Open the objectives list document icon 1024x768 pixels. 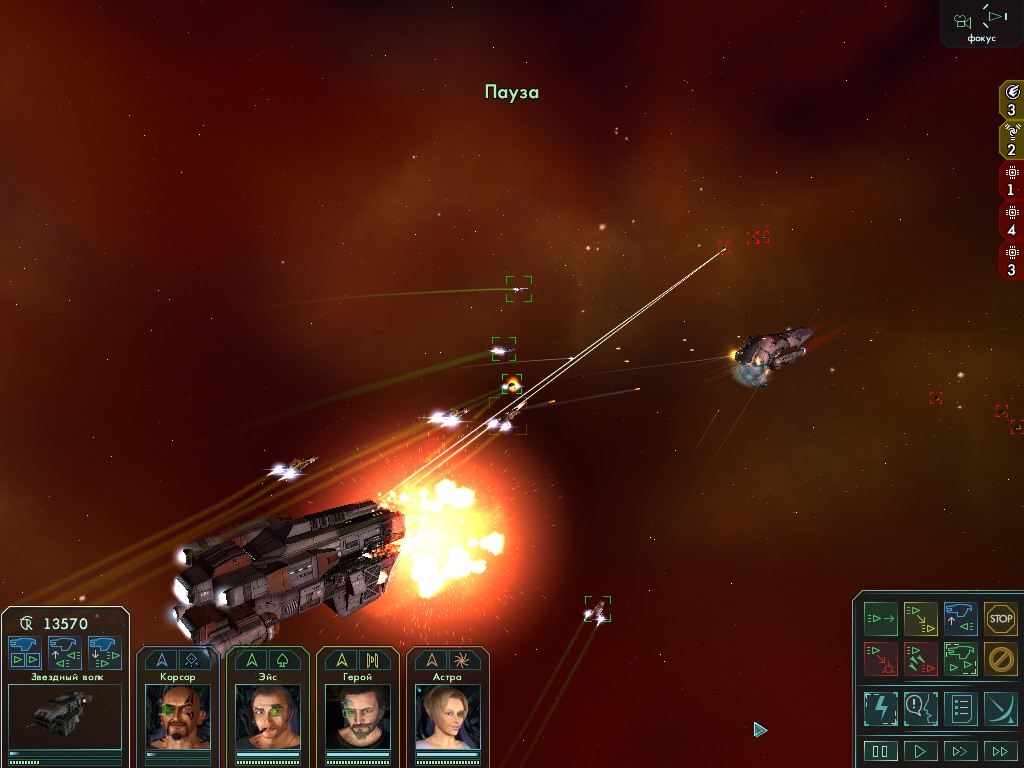(x=960, y=708)
